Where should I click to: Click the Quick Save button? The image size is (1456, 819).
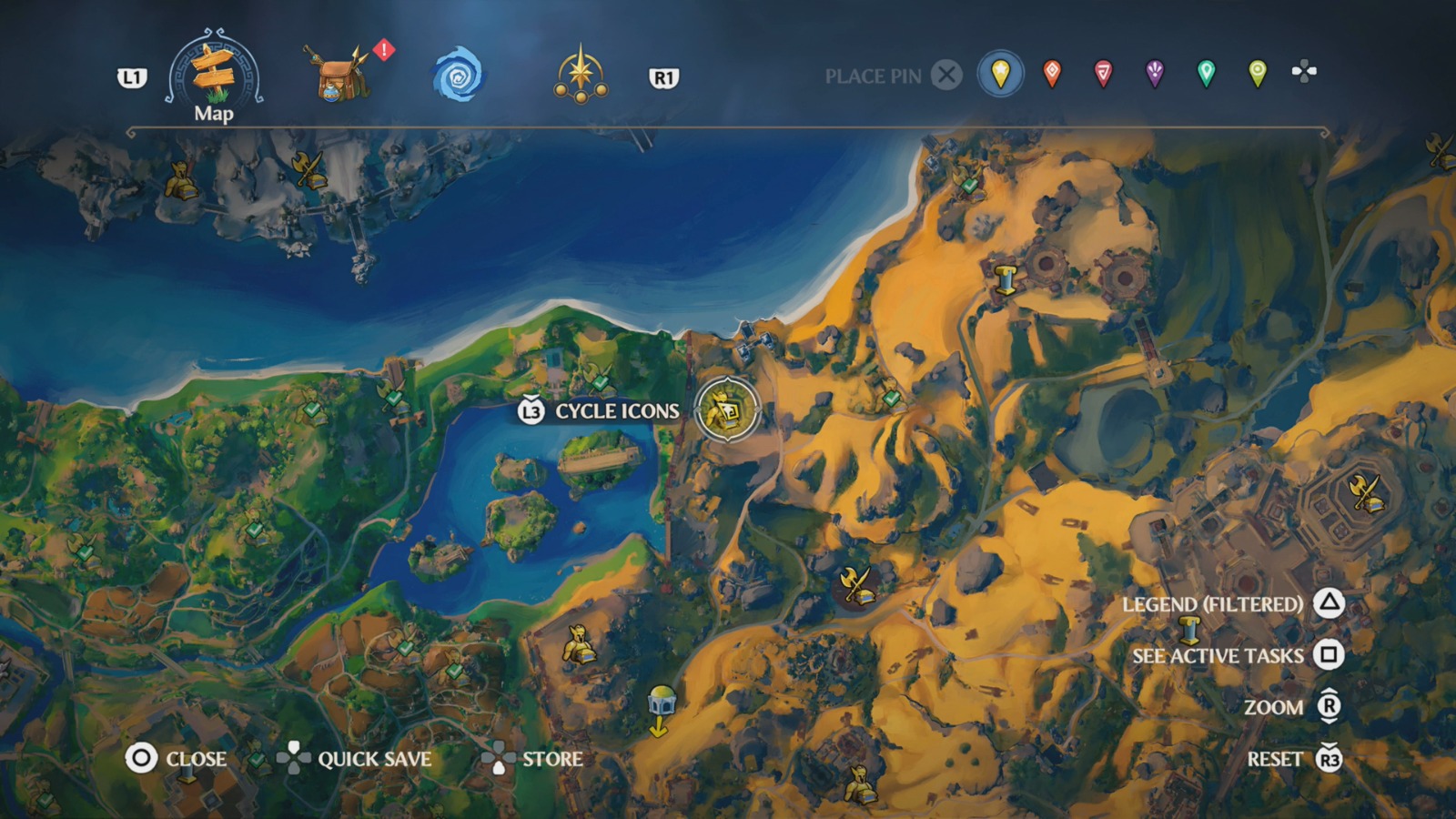pos(375,759)
